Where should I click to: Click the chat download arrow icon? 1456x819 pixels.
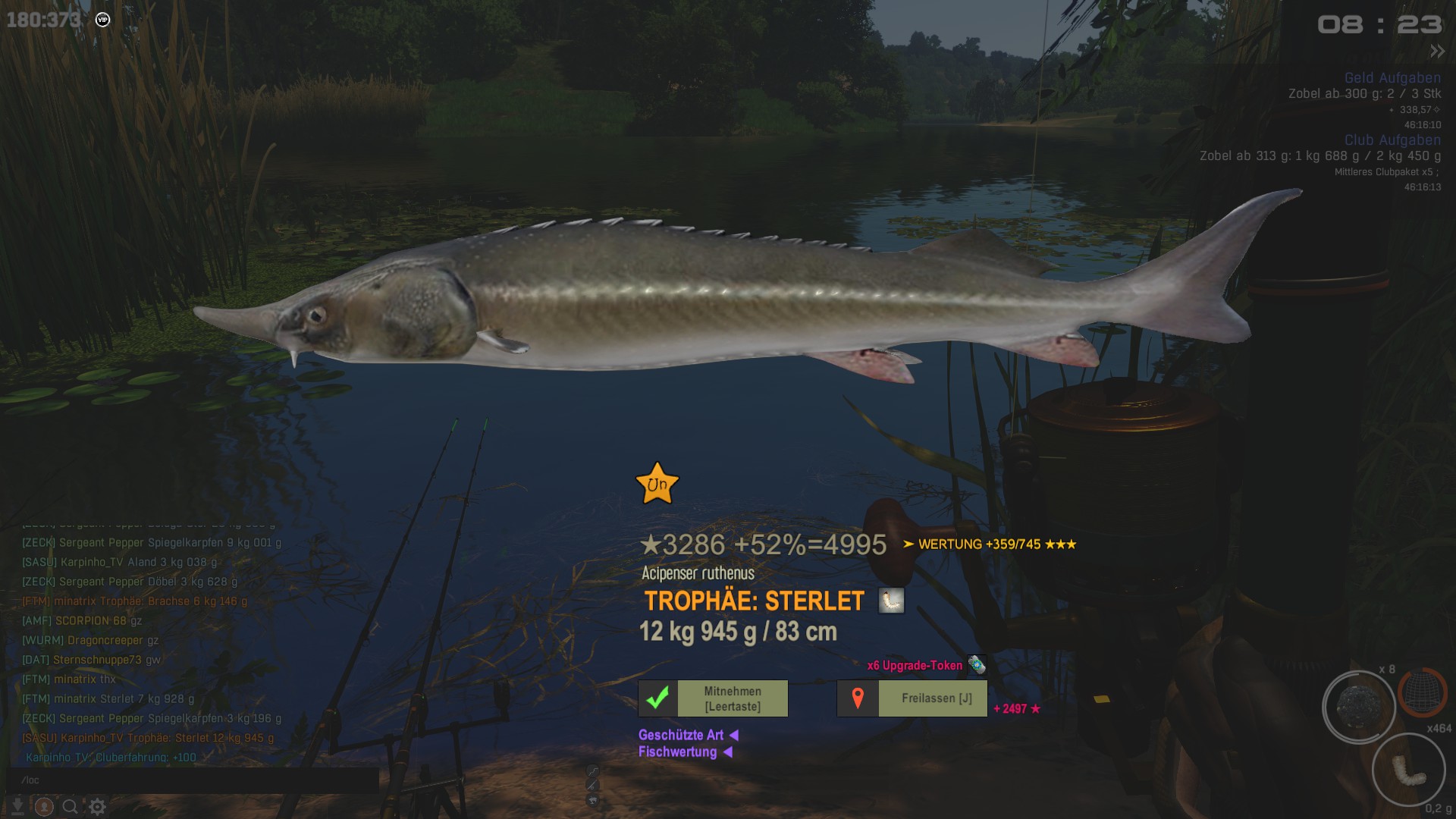pyautogui.click(x=17, y=806)
